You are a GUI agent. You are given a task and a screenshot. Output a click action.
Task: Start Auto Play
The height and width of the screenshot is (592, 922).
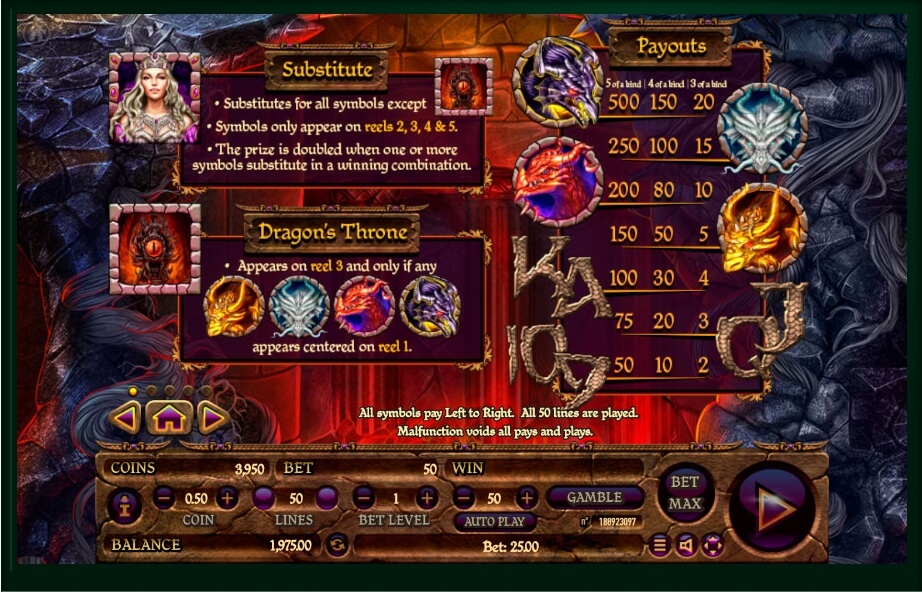[495, 522]
